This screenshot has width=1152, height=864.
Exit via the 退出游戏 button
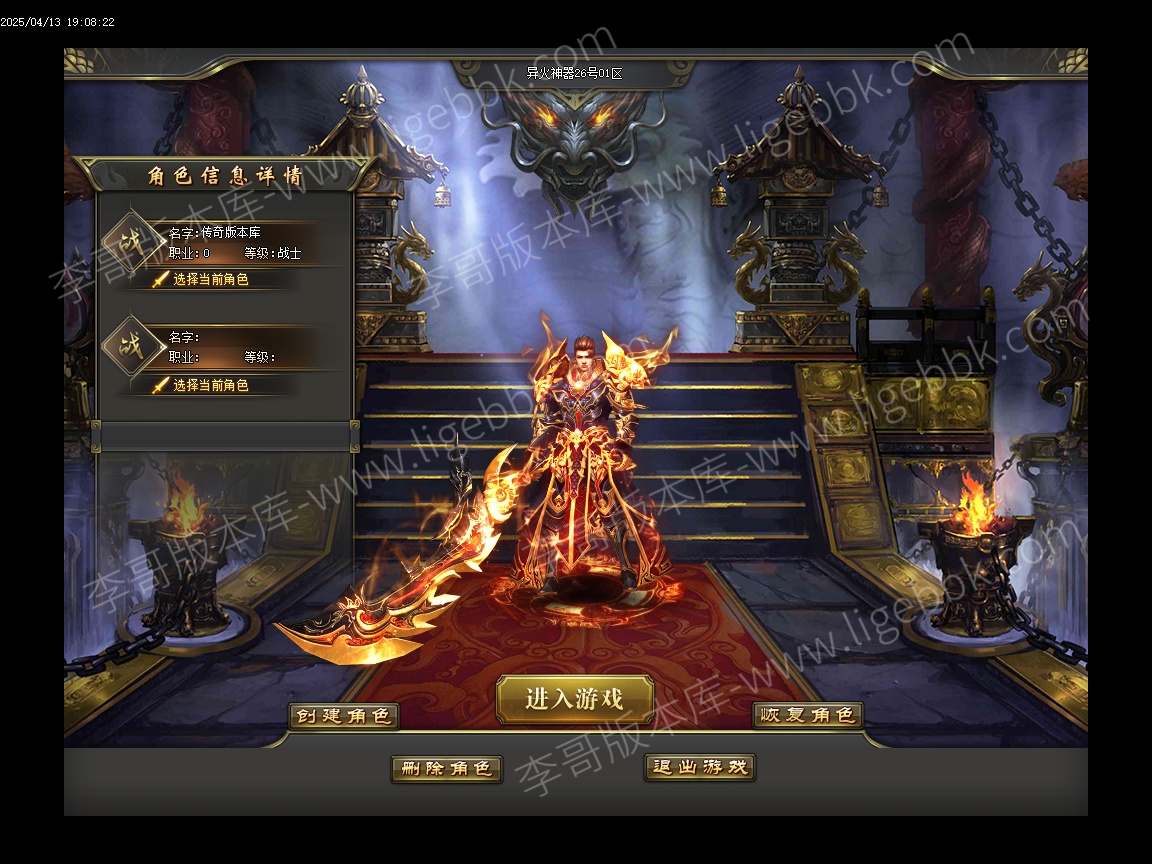pyautogui.click(x=700, y=768)
